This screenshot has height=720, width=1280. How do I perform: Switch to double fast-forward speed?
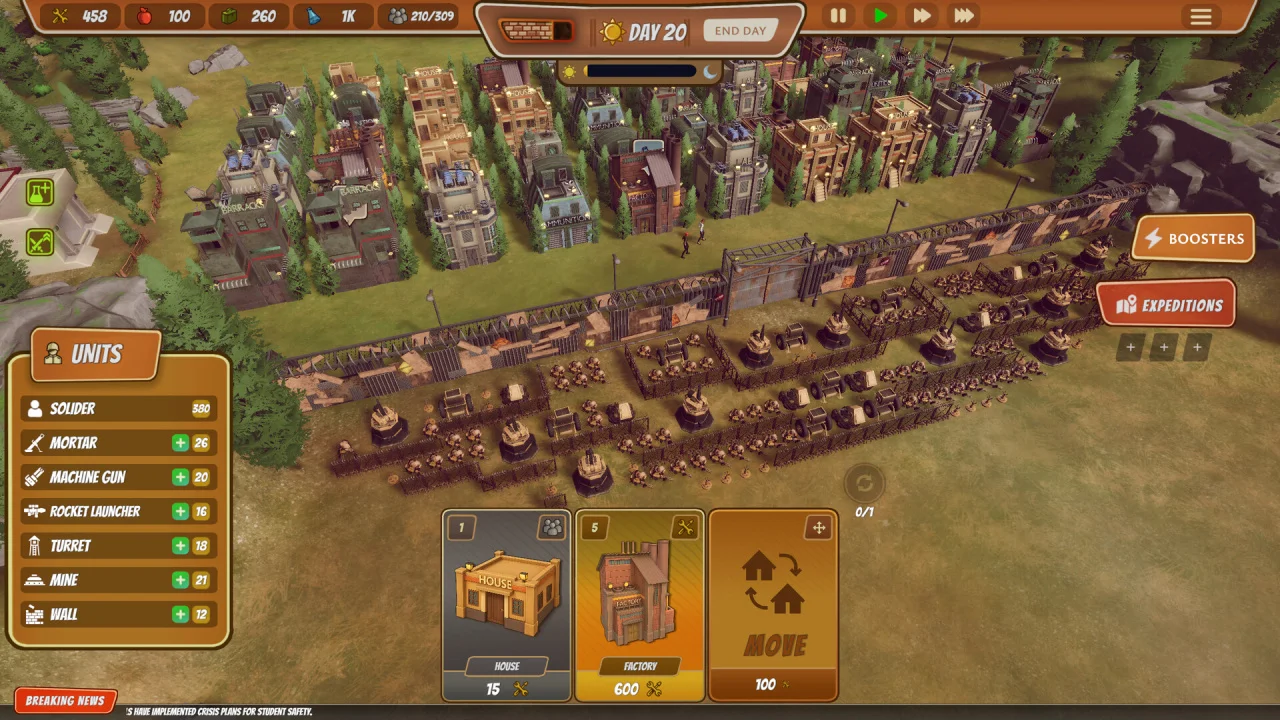921,16
